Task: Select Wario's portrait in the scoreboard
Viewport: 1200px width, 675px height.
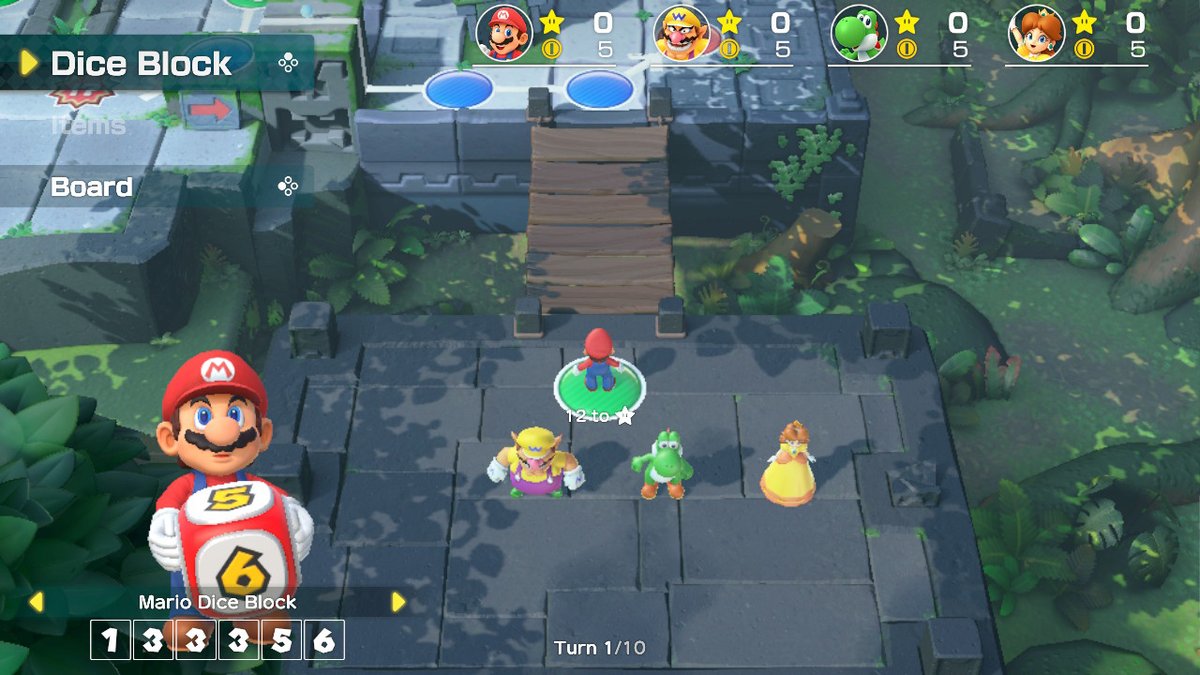Action: coord(682,33)
